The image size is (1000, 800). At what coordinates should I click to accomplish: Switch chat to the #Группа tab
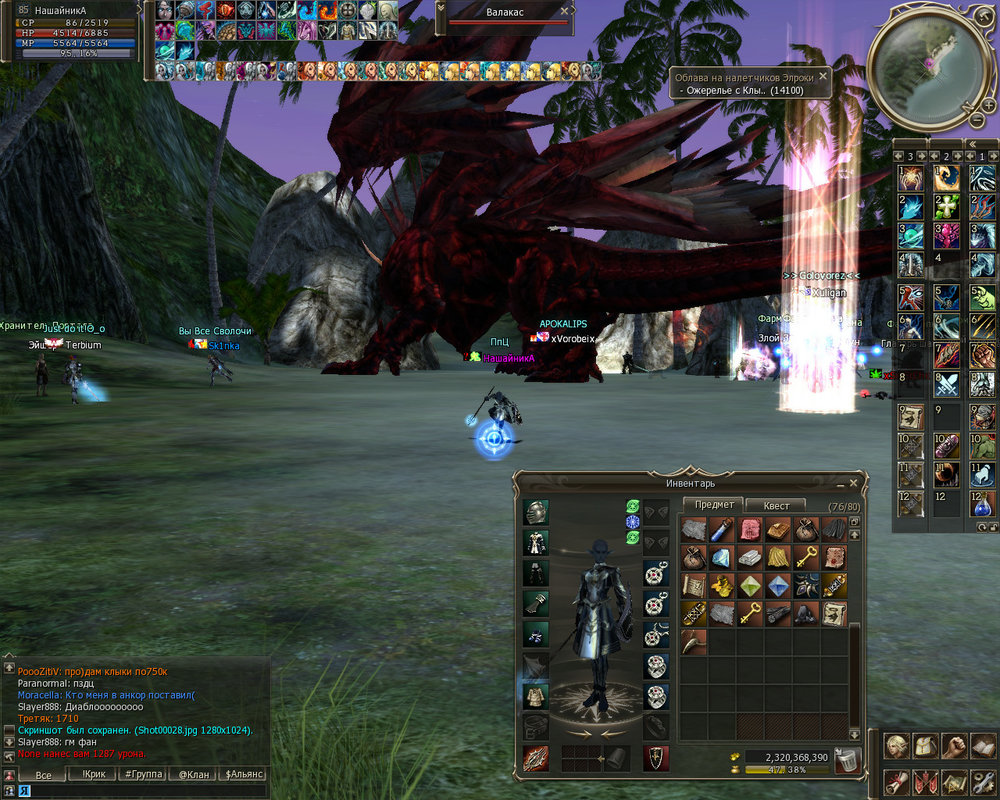pyautogui.click(x=145, y=774)
